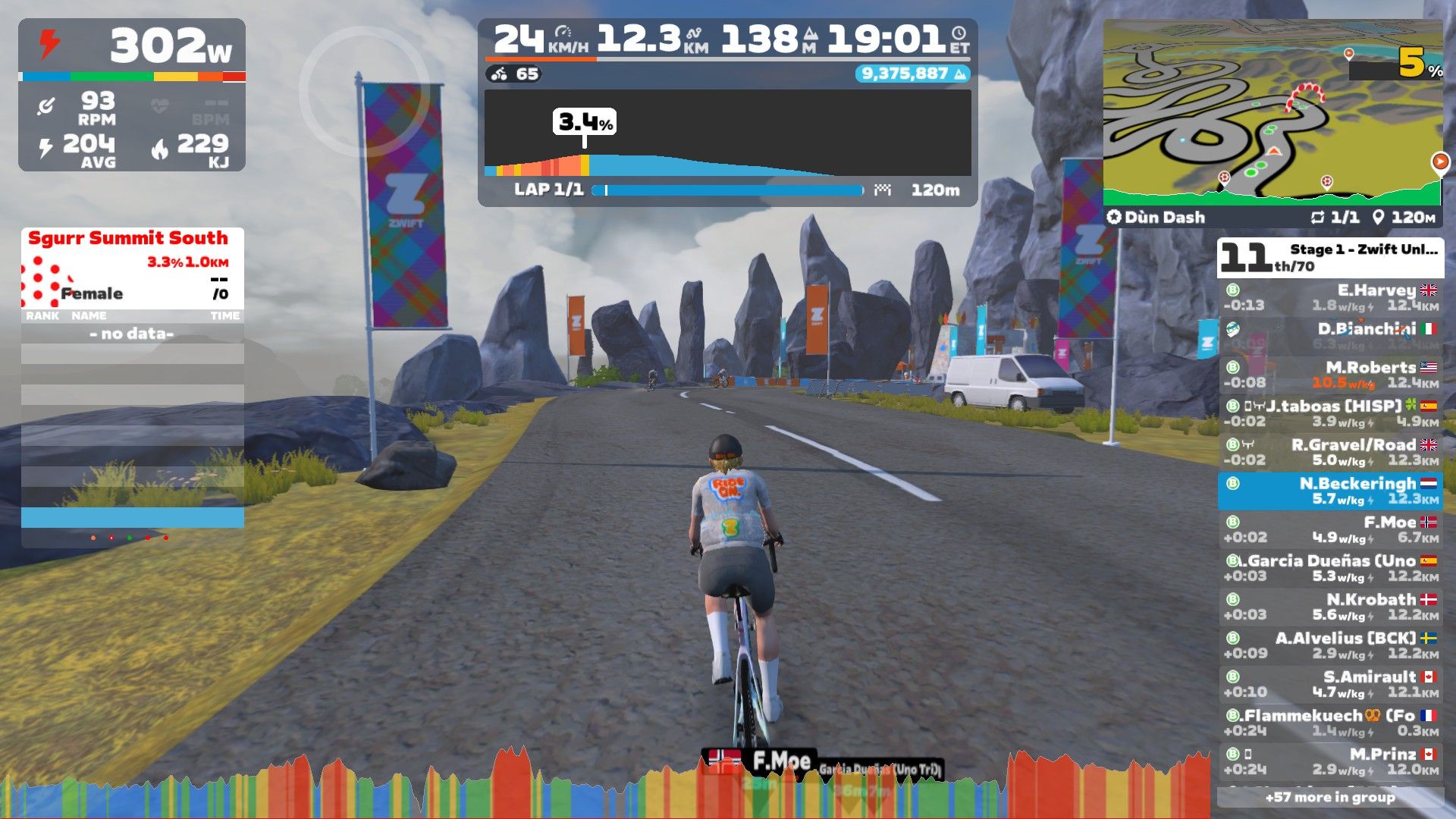Screen dimensions: 1456x819
Task: Select D.Bianchini rider row
Action: (x=1331, y=336)
